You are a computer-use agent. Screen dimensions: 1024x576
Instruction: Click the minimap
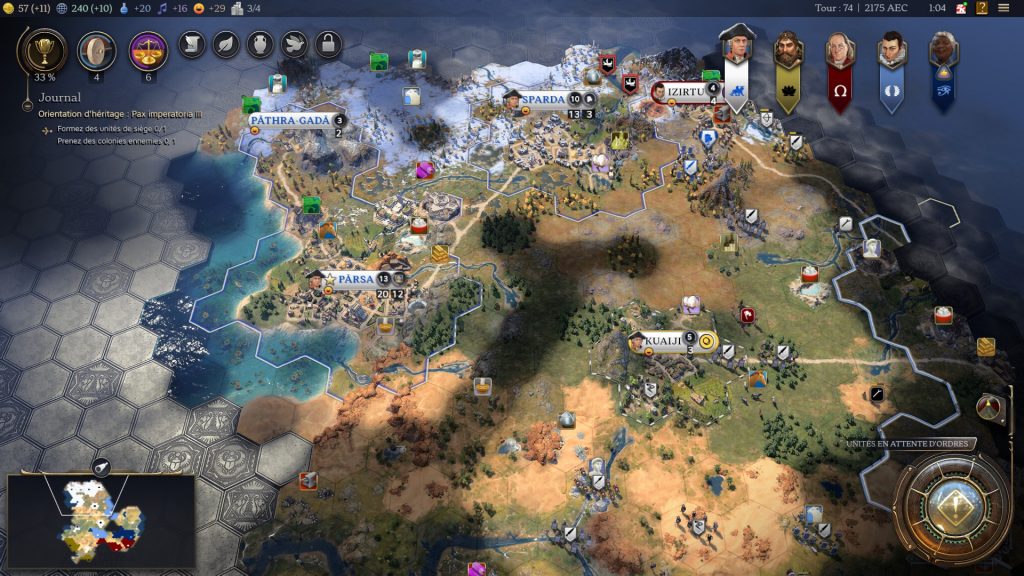coord(101,520)
